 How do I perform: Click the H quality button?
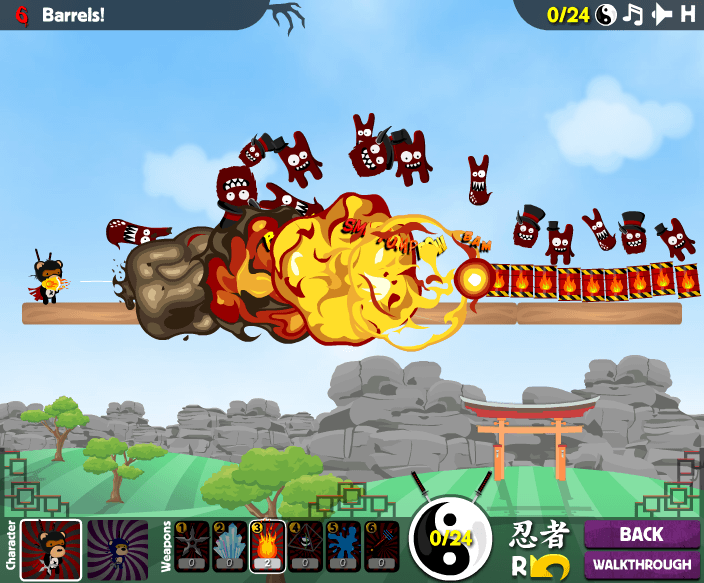coord(688,14)
